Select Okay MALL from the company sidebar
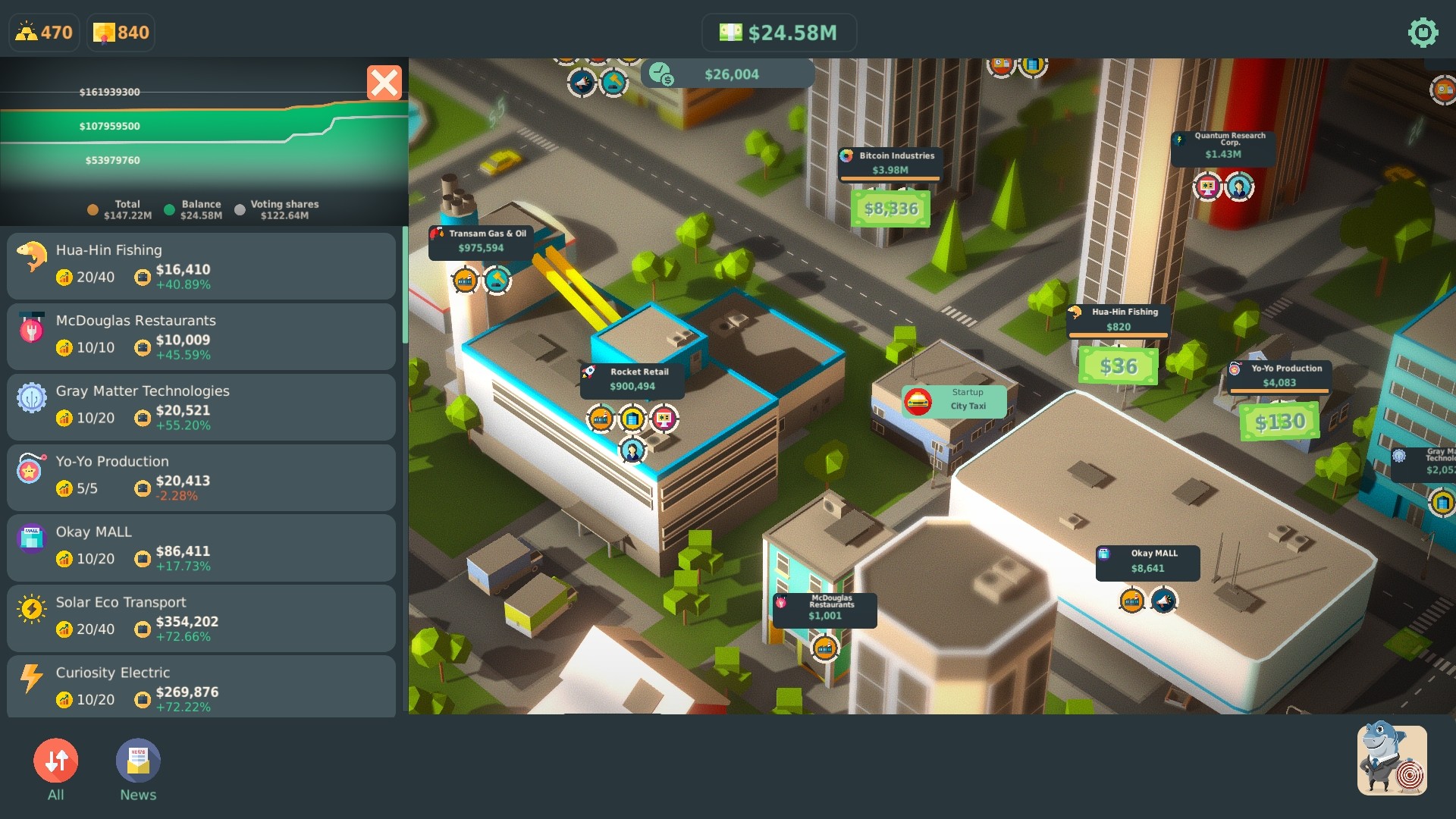 [x=200, y=548]
